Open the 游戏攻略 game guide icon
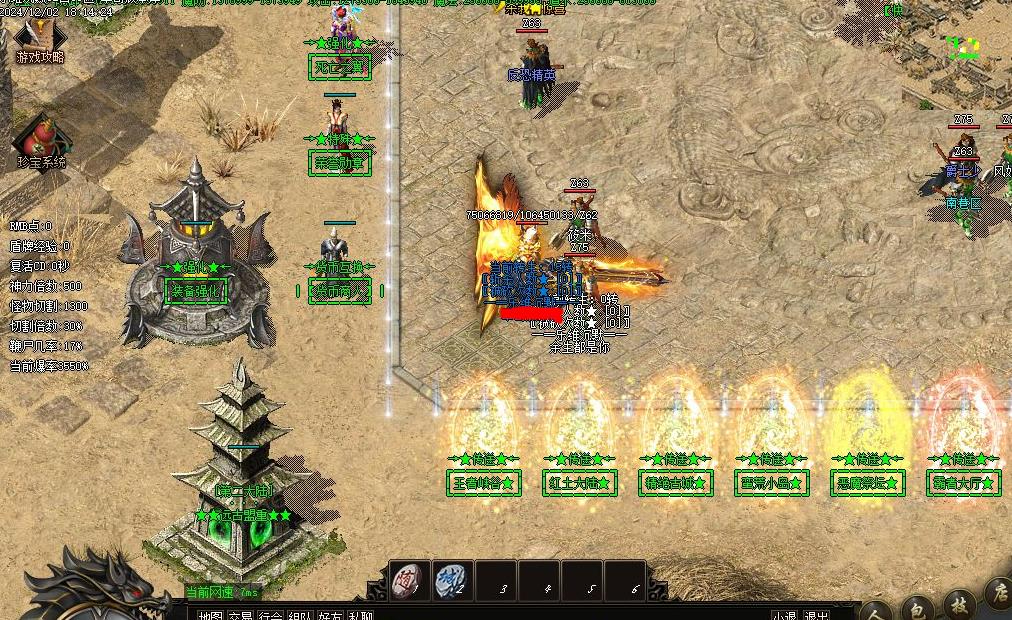 (x=39, y=42)
